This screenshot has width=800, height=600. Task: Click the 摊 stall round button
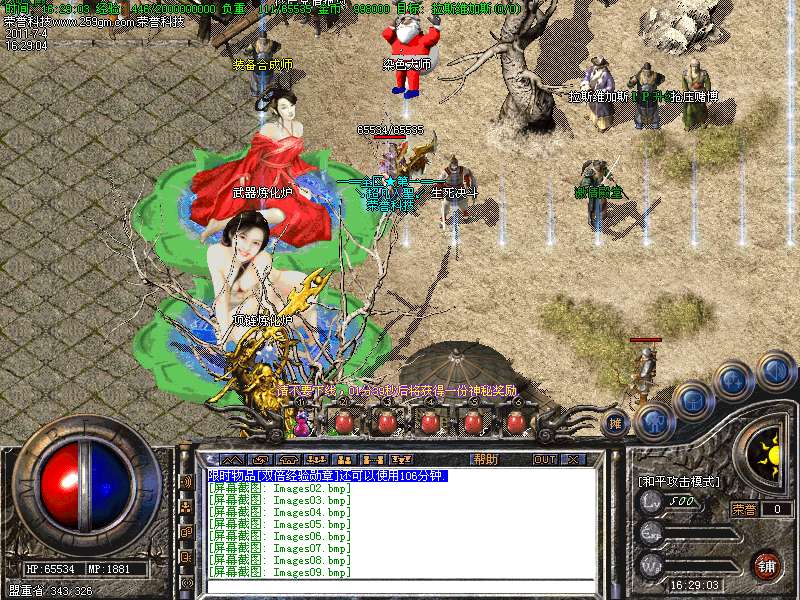tap(616, 422)
